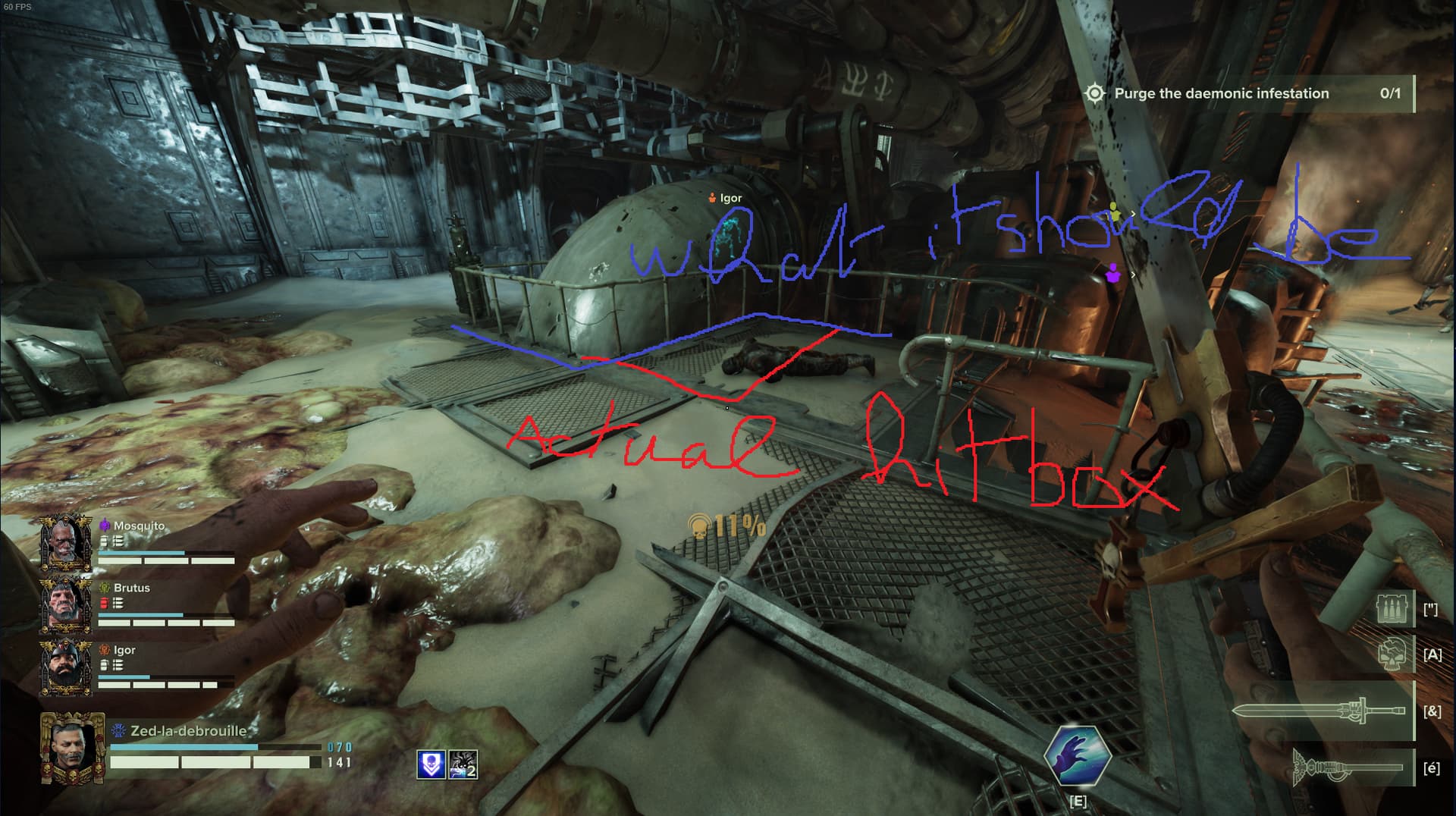
Task: Choose the ammo crate item slot
Action: [1395, 608]
